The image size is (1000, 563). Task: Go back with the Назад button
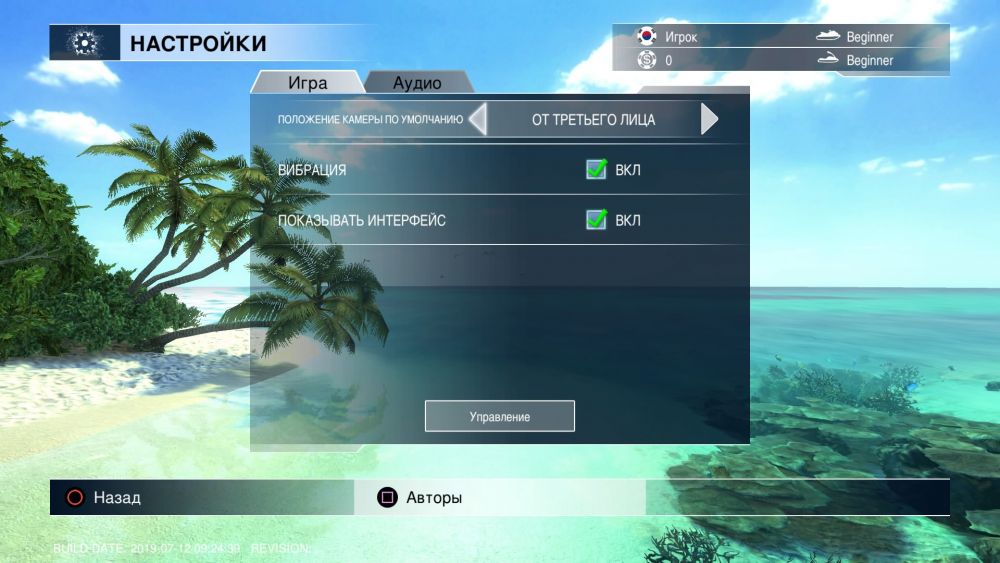click(x=104, y=497)
